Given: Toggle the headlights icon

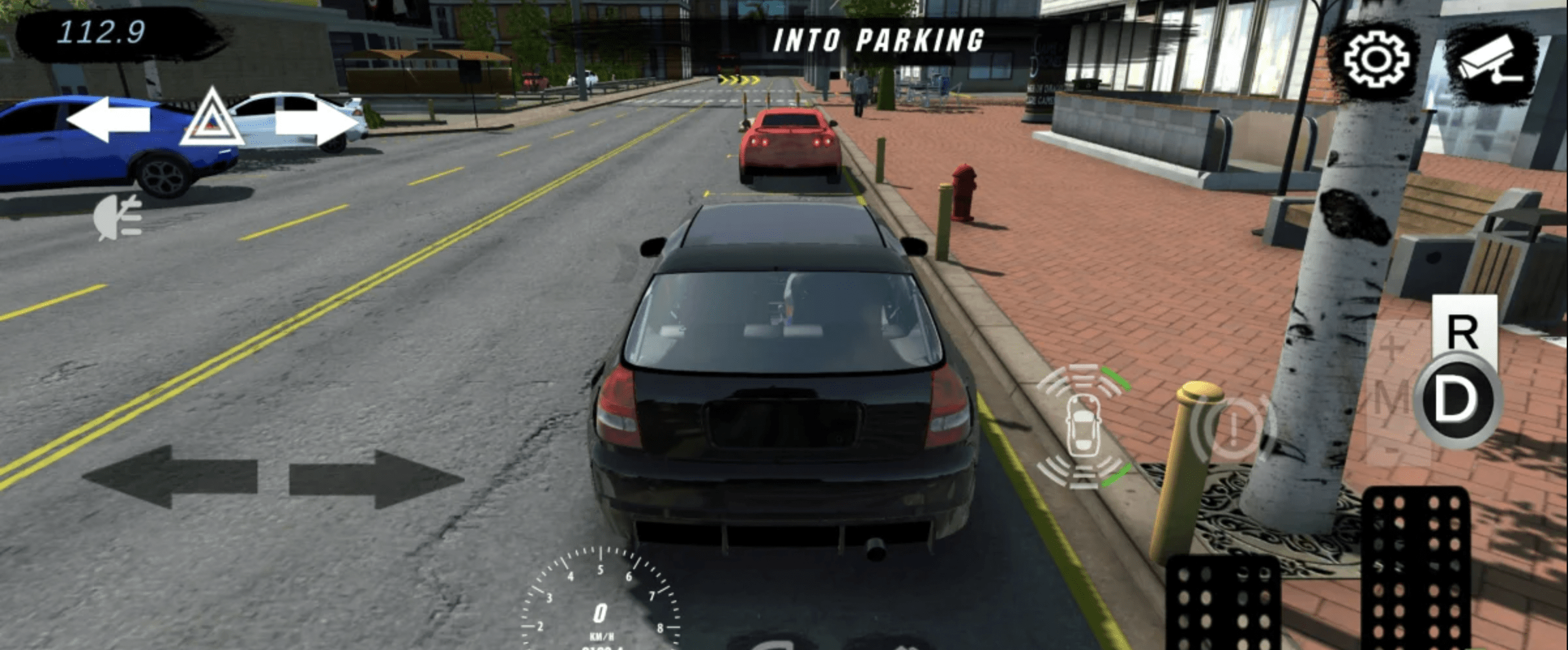Looking at the screenshot, I should [118, 218].
